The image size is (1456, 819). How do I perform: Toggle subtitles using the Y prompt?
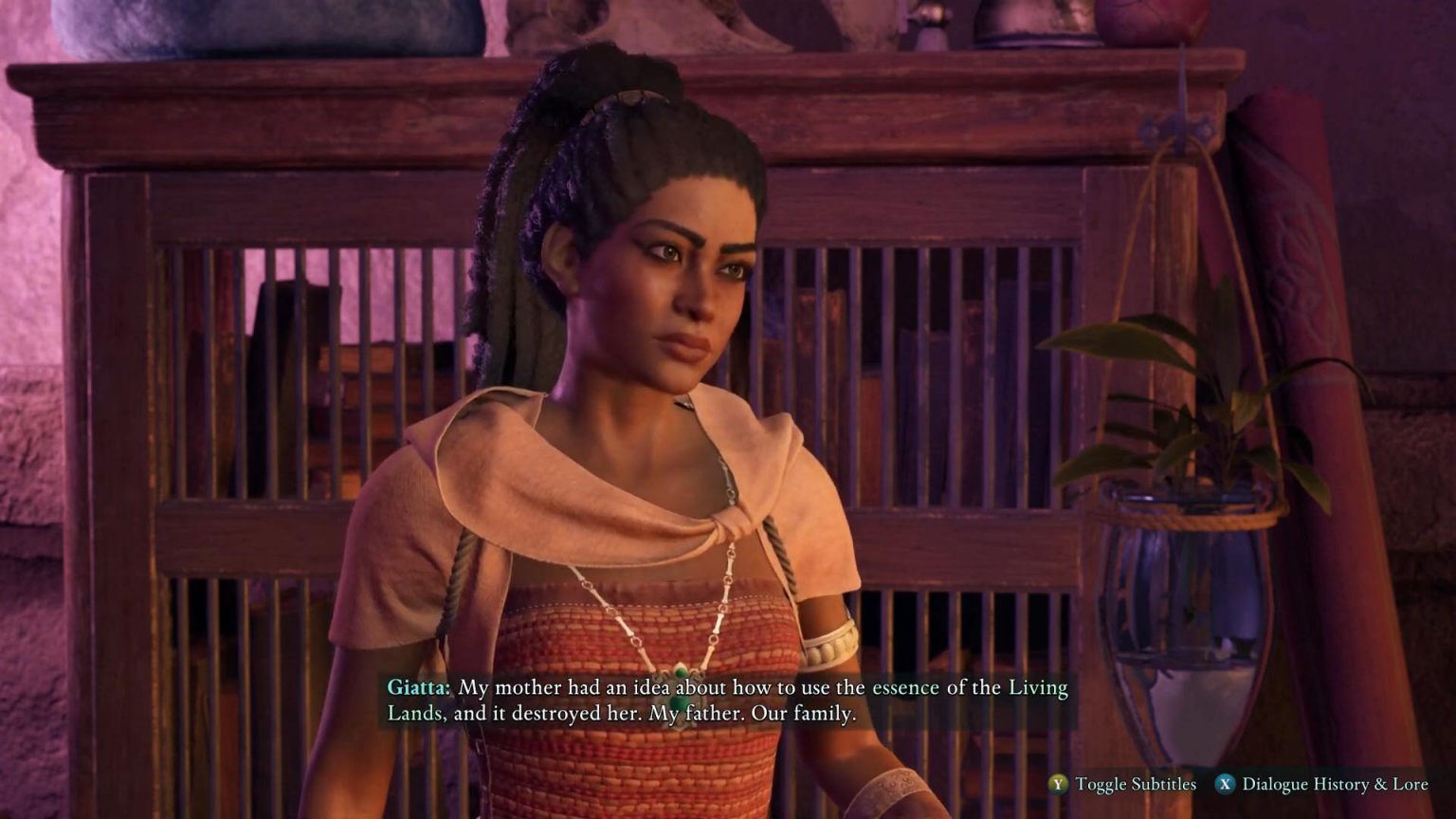(x=1056, y=785)
